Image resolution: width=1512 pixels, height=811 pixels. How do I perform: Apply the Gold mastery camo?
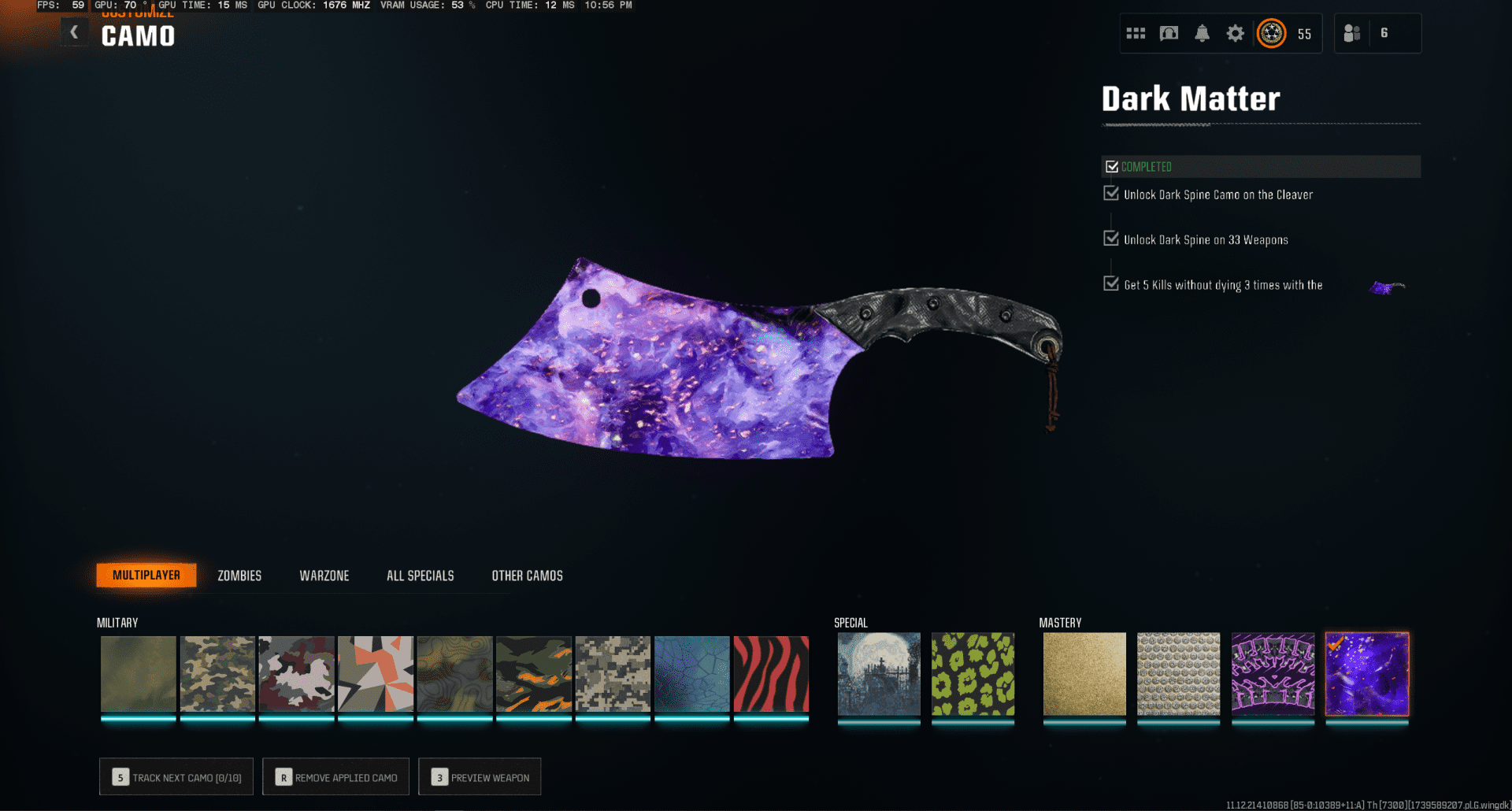pos(1084,674)
